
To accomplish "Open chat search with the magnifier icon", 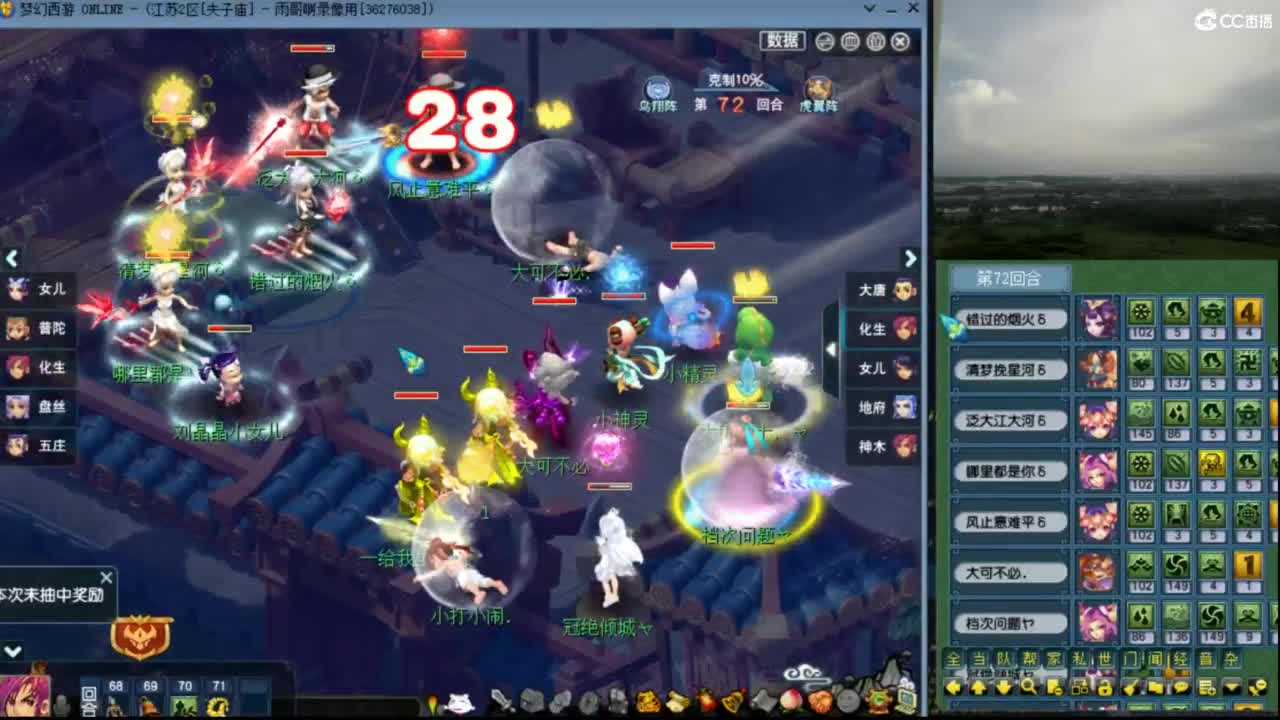I will [1030, 687].
